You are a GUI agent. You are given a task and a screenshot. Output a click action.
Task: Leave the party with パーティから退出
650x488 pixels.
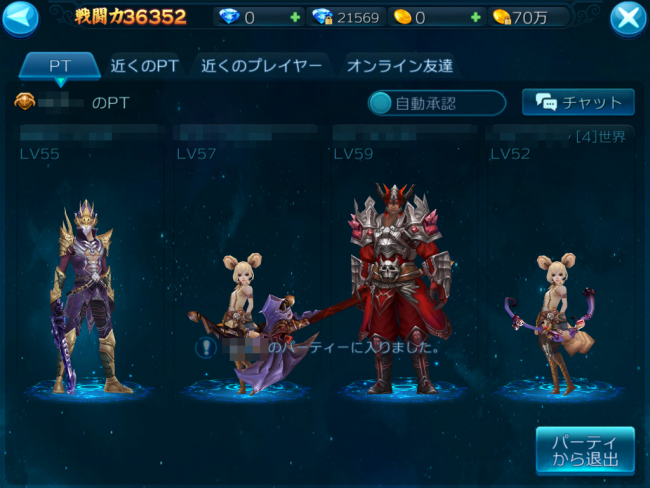pyautogui.click(x=584, y=451)
